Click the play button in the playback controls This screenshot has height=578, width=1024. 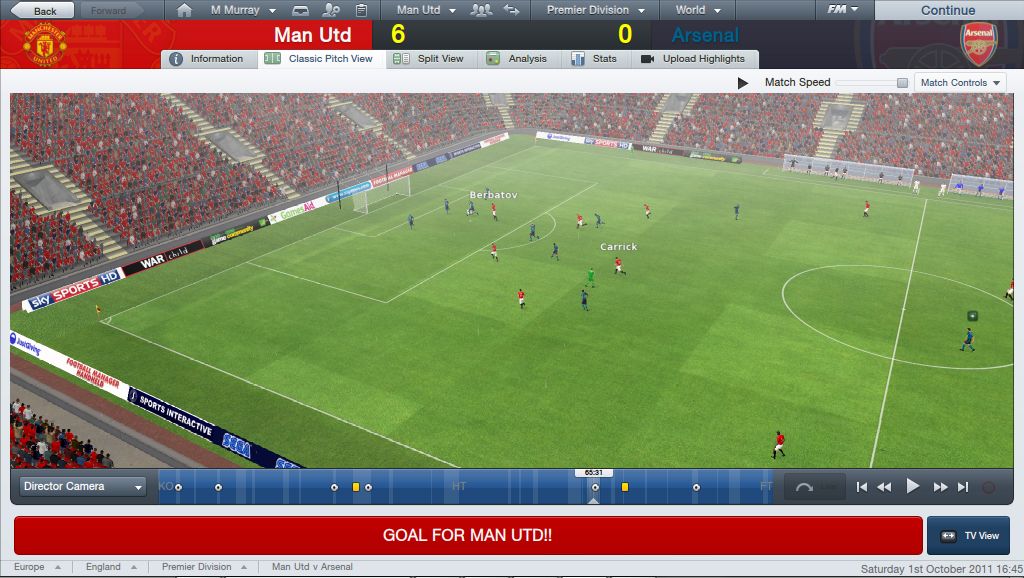click(912, 487)
